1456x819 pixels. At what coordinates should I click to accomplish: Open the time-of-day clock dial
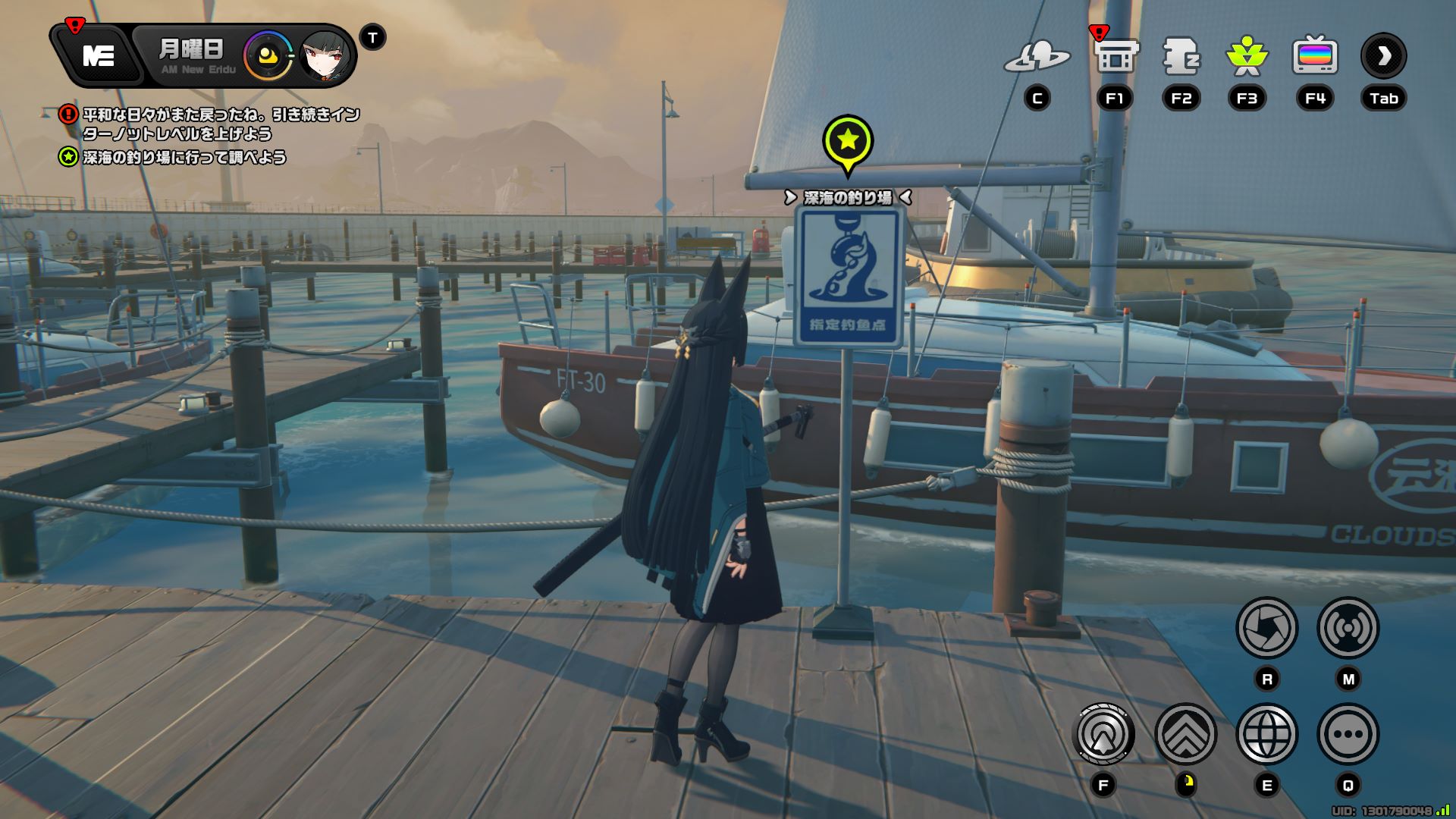click(267, 56)
